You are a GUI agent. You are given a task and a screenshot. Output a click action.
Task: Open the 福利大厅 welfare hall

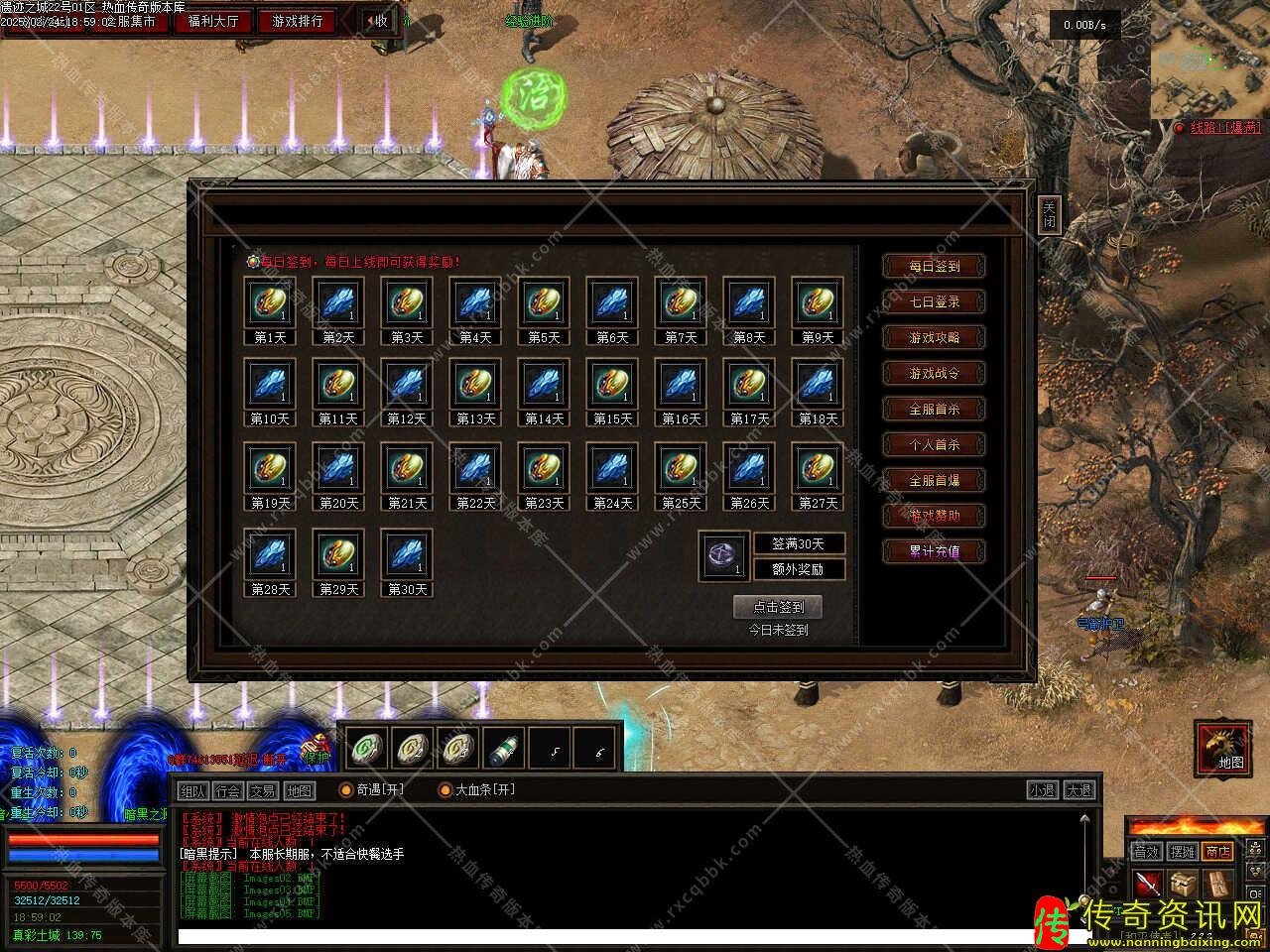(x=213, y=21)
